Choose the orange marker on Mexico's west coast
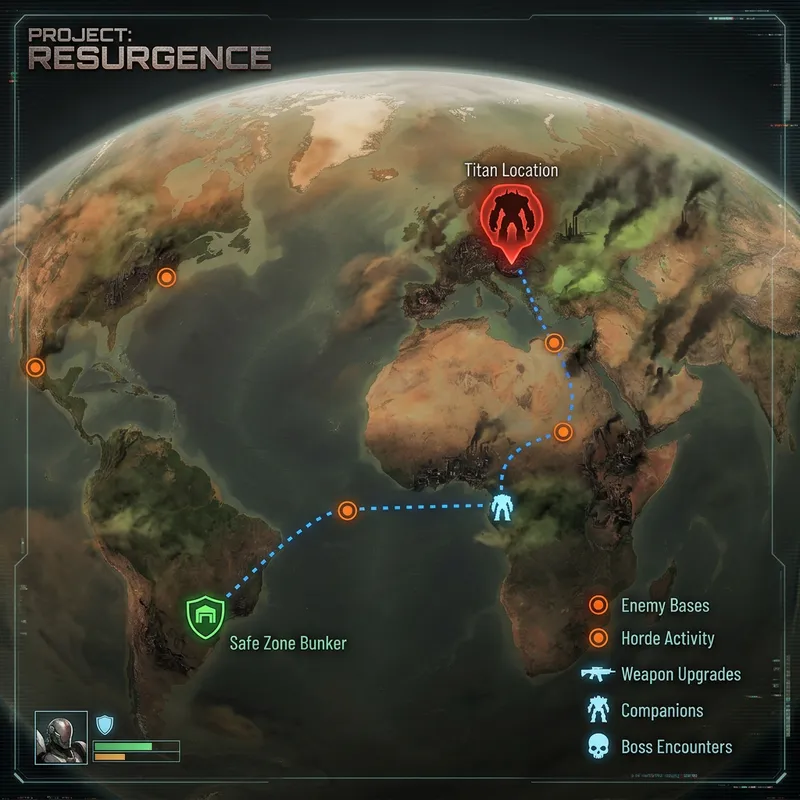The image size is (800, 800). pyautogui.click(x=36, y=367)
